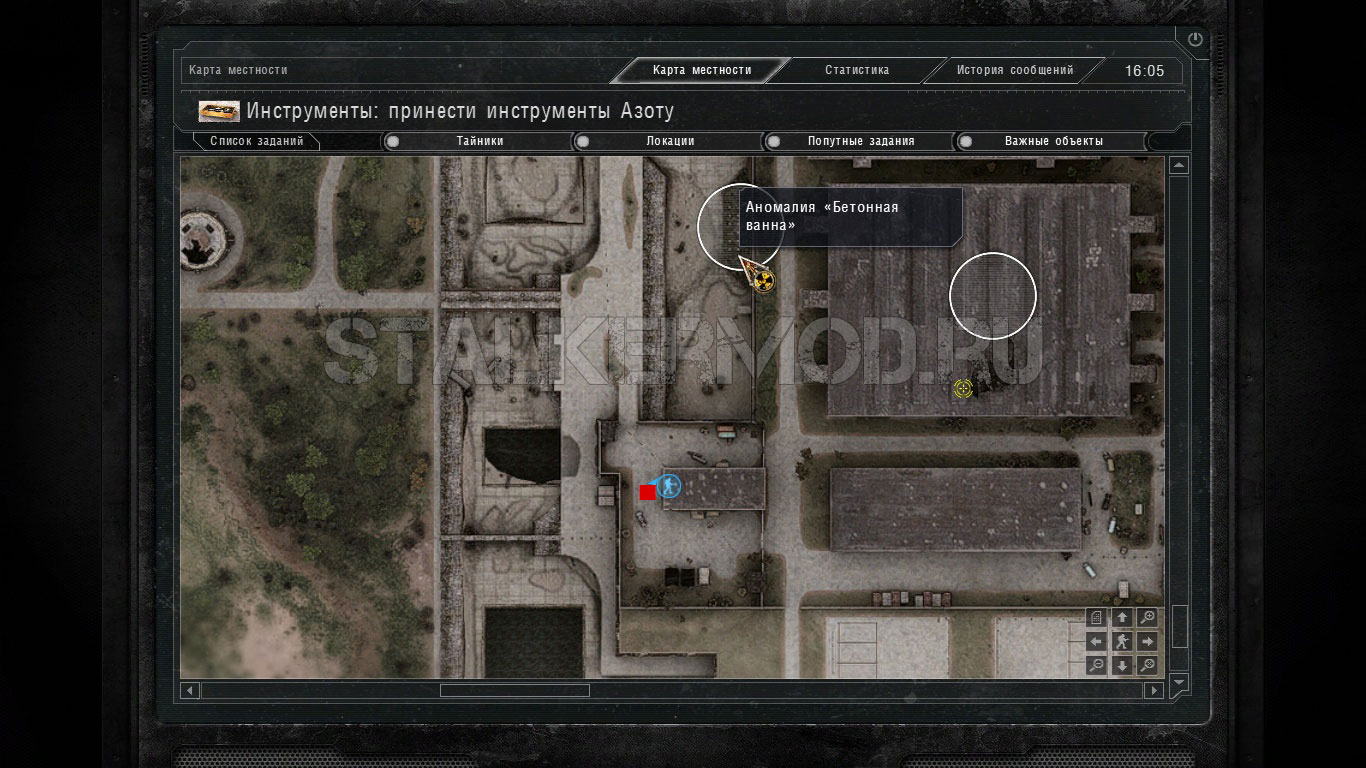This screenshot has height=768, width=1366.
Task: Pan the map down with the arrow button
Action: tap(1122, 665)
